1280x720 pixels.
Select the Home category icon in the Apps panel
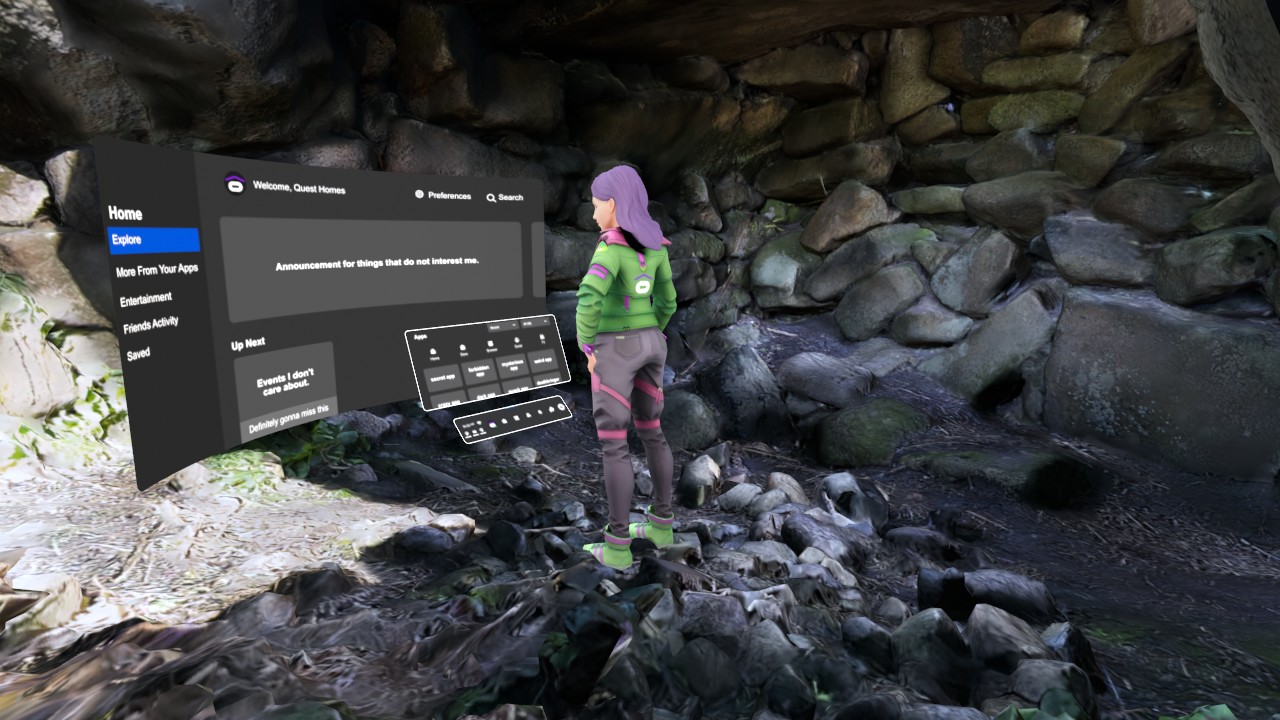[x=433, y=350]
